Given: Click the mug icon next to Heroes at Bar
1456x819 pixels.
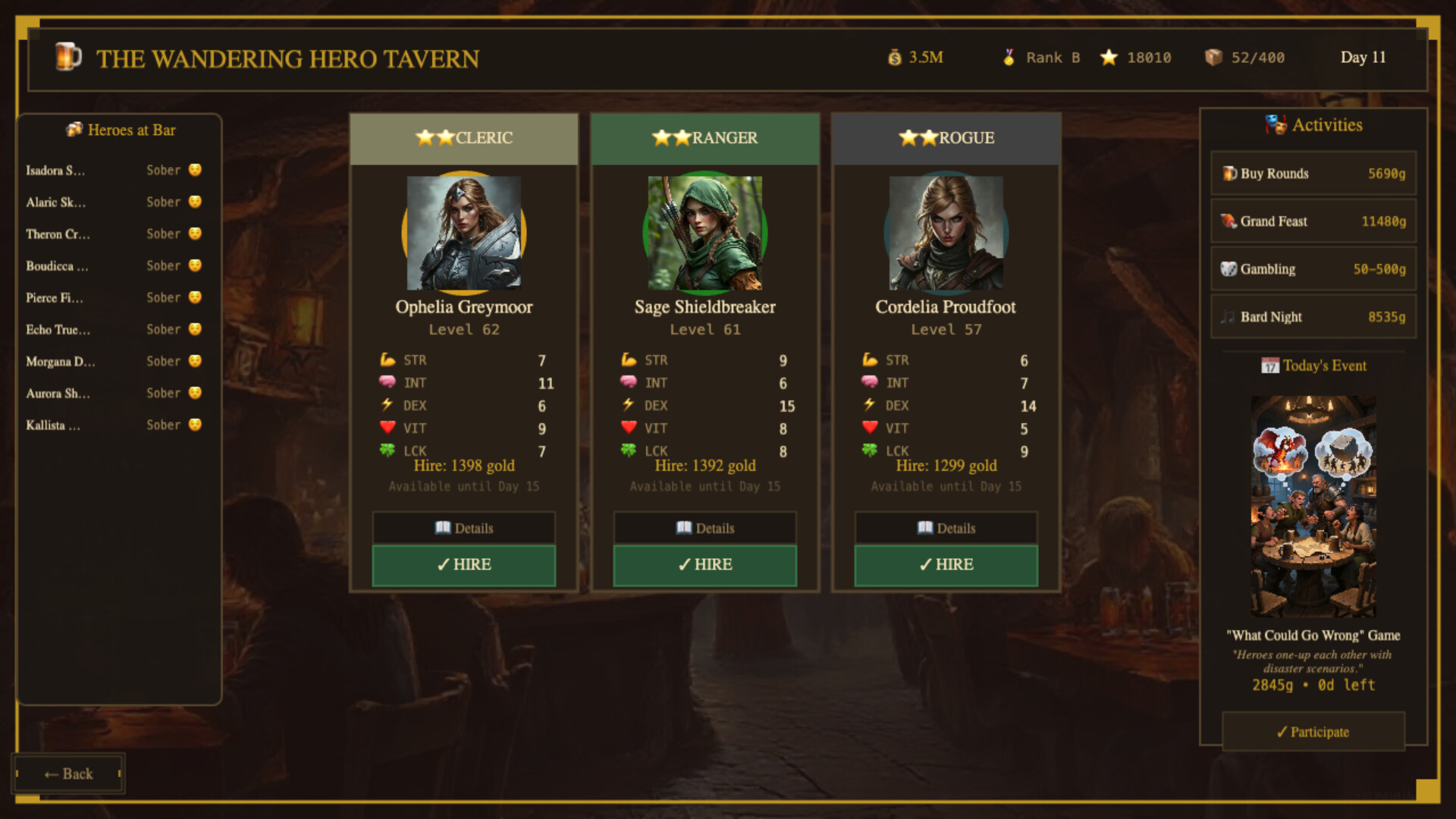Looking at the screenshot, I should point(74,130).
